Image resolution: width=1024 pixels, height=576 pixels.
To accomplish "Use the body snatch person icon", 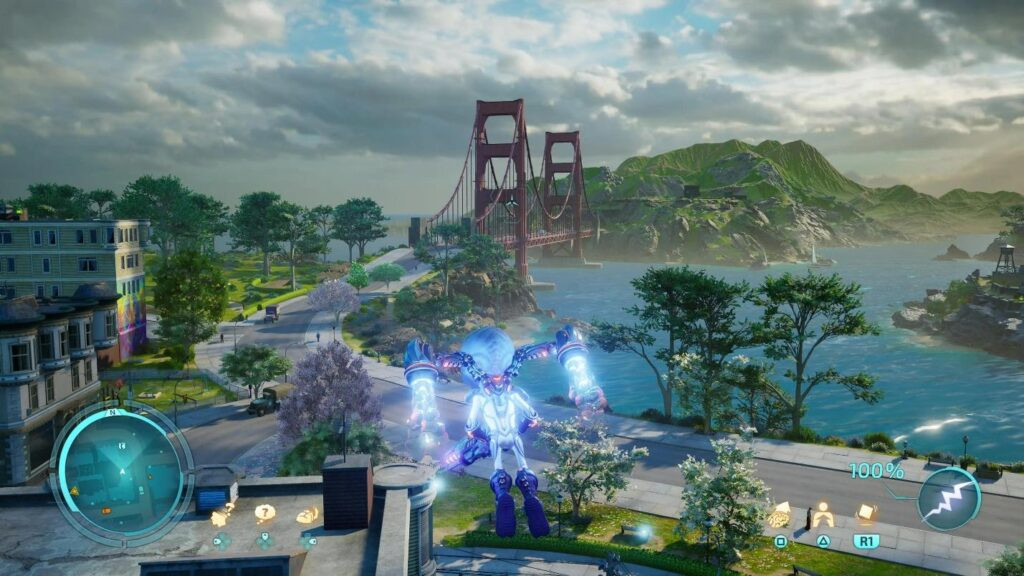I will pyautogui.click(x=823, y=515).
